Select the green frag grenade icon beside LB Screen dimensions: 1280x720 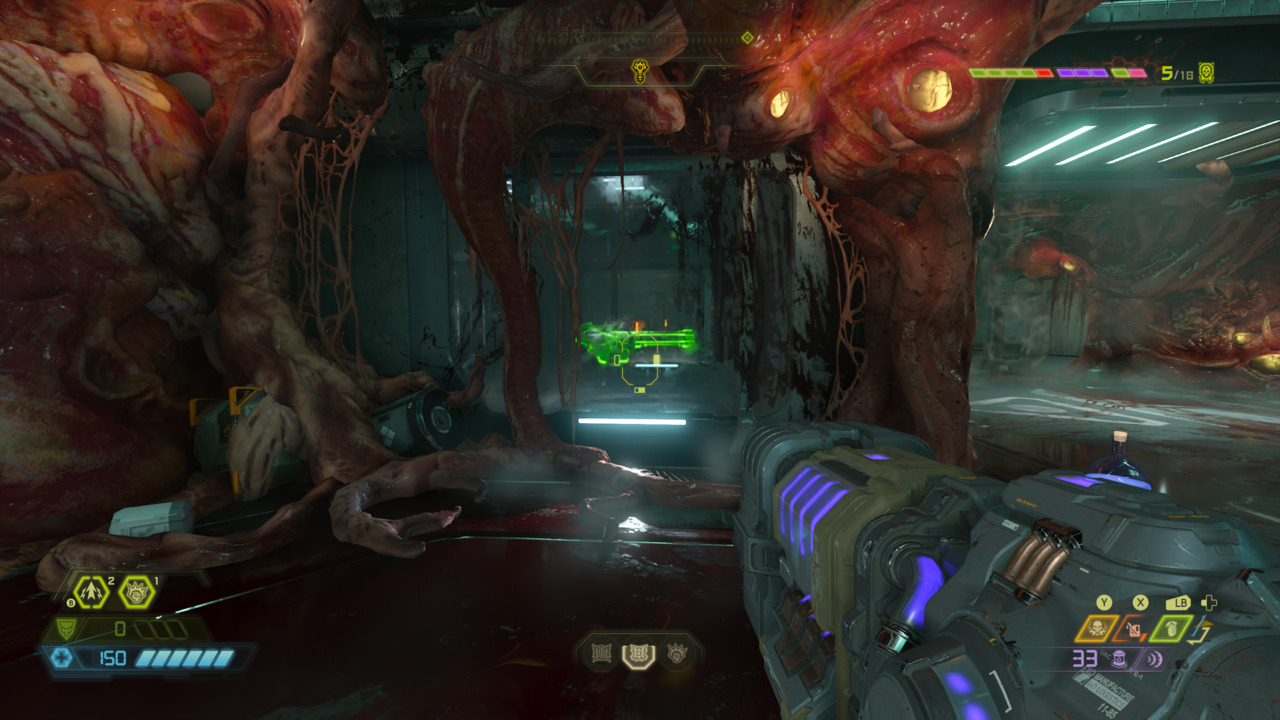[1171, 628]
